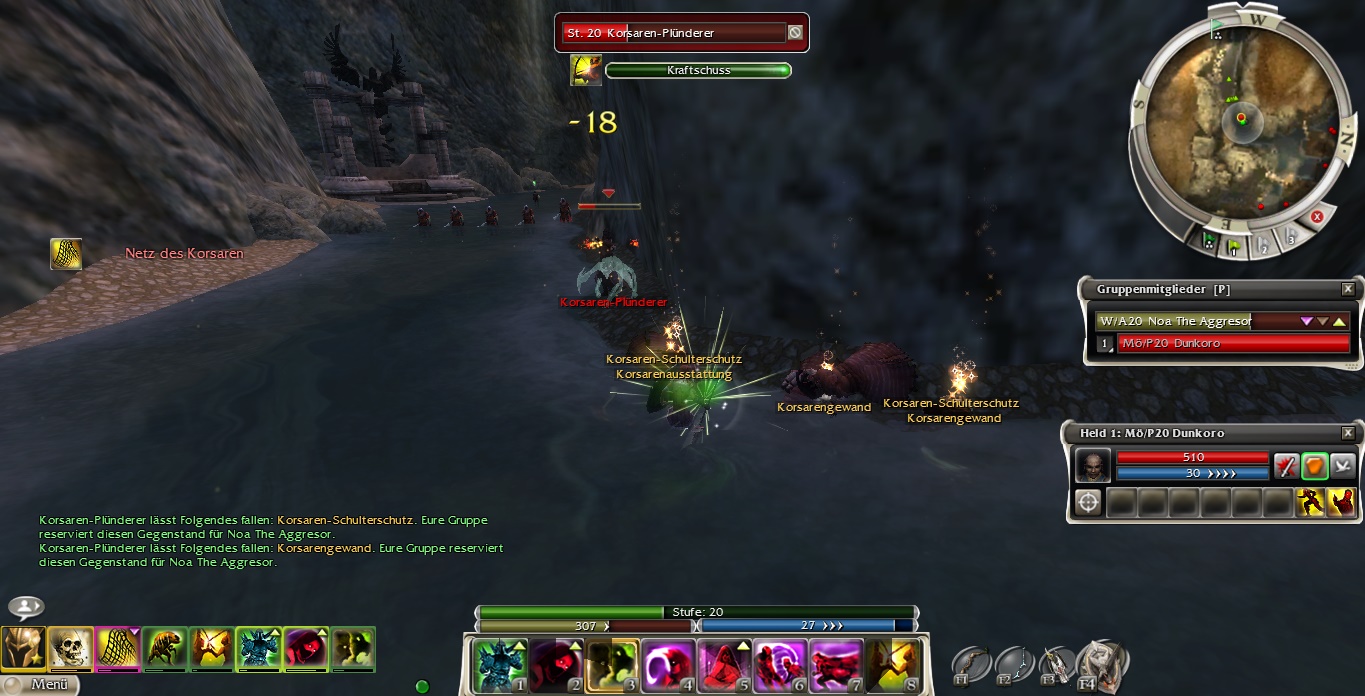Set Dunkoro to avoid combat mode
Screen dimensions: 1365x696
coord(1342,465)
